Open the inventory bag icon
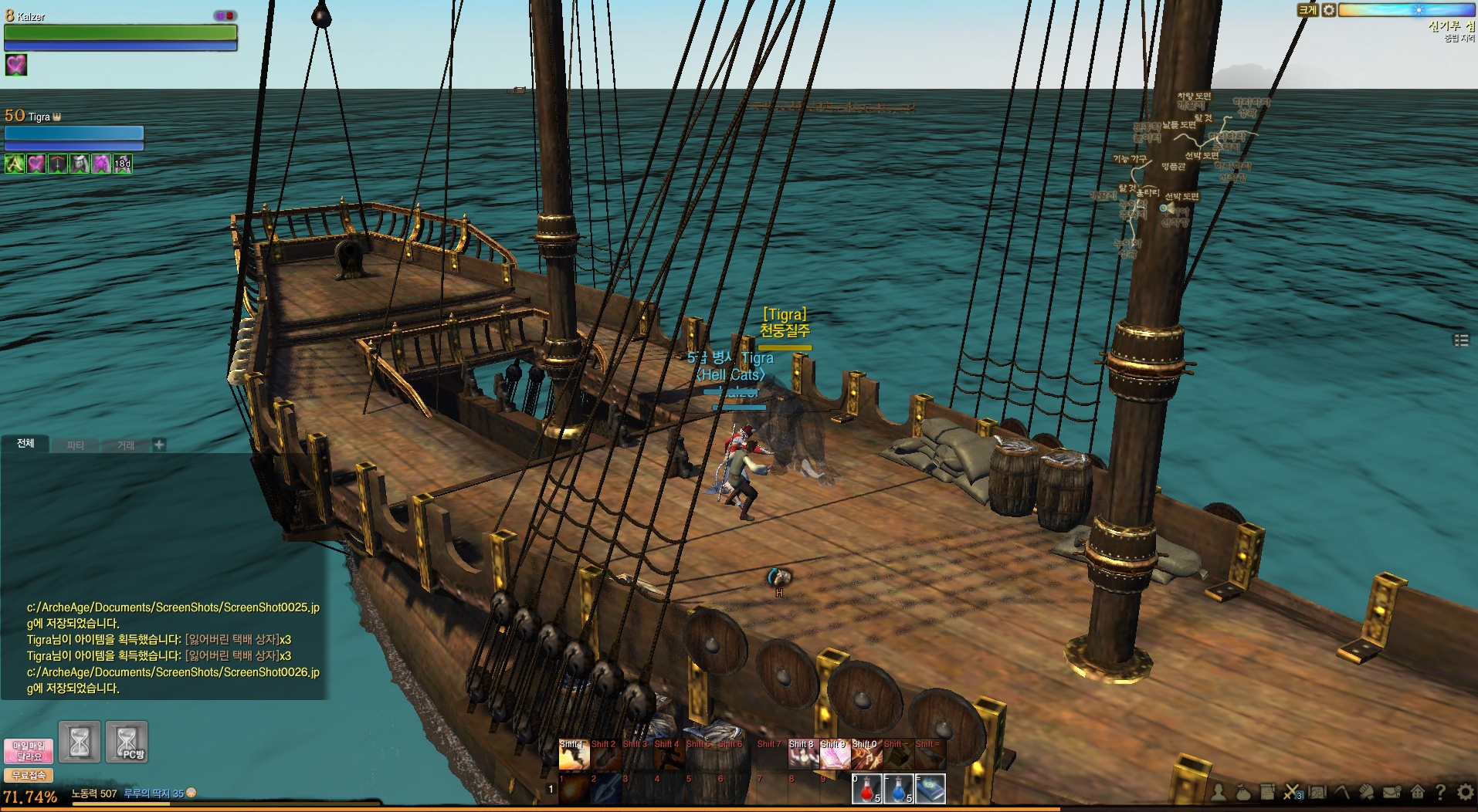The image size is (1478, 812). click(1242, 792)
